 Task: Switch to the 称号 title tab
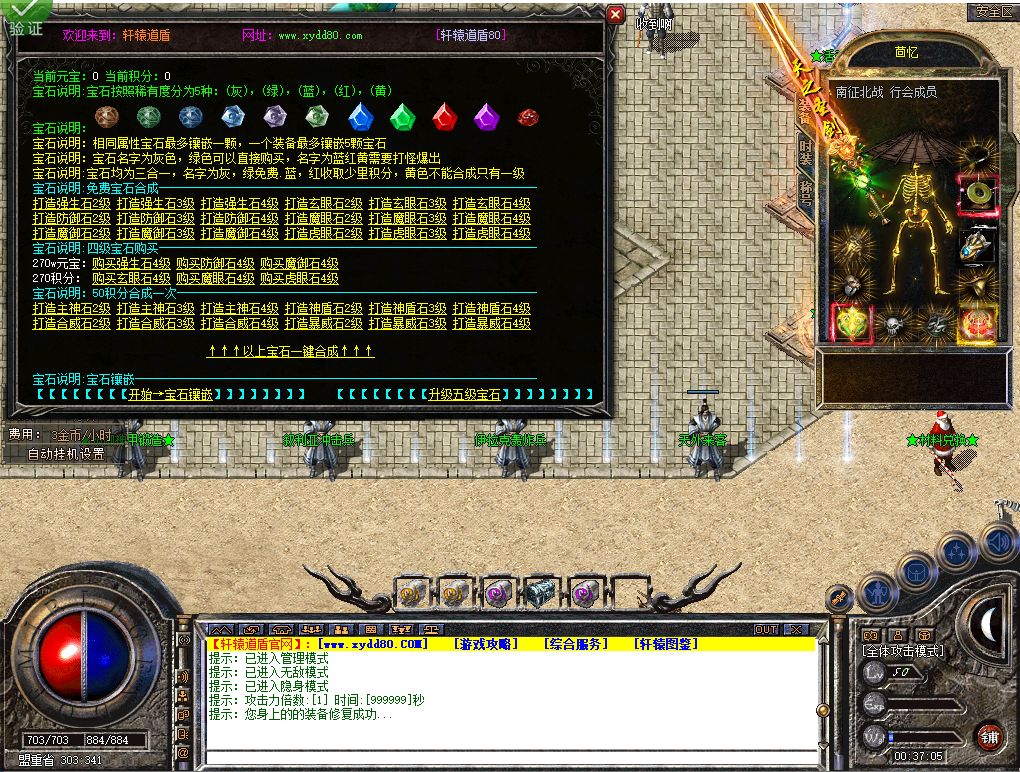tap(806, 191)
